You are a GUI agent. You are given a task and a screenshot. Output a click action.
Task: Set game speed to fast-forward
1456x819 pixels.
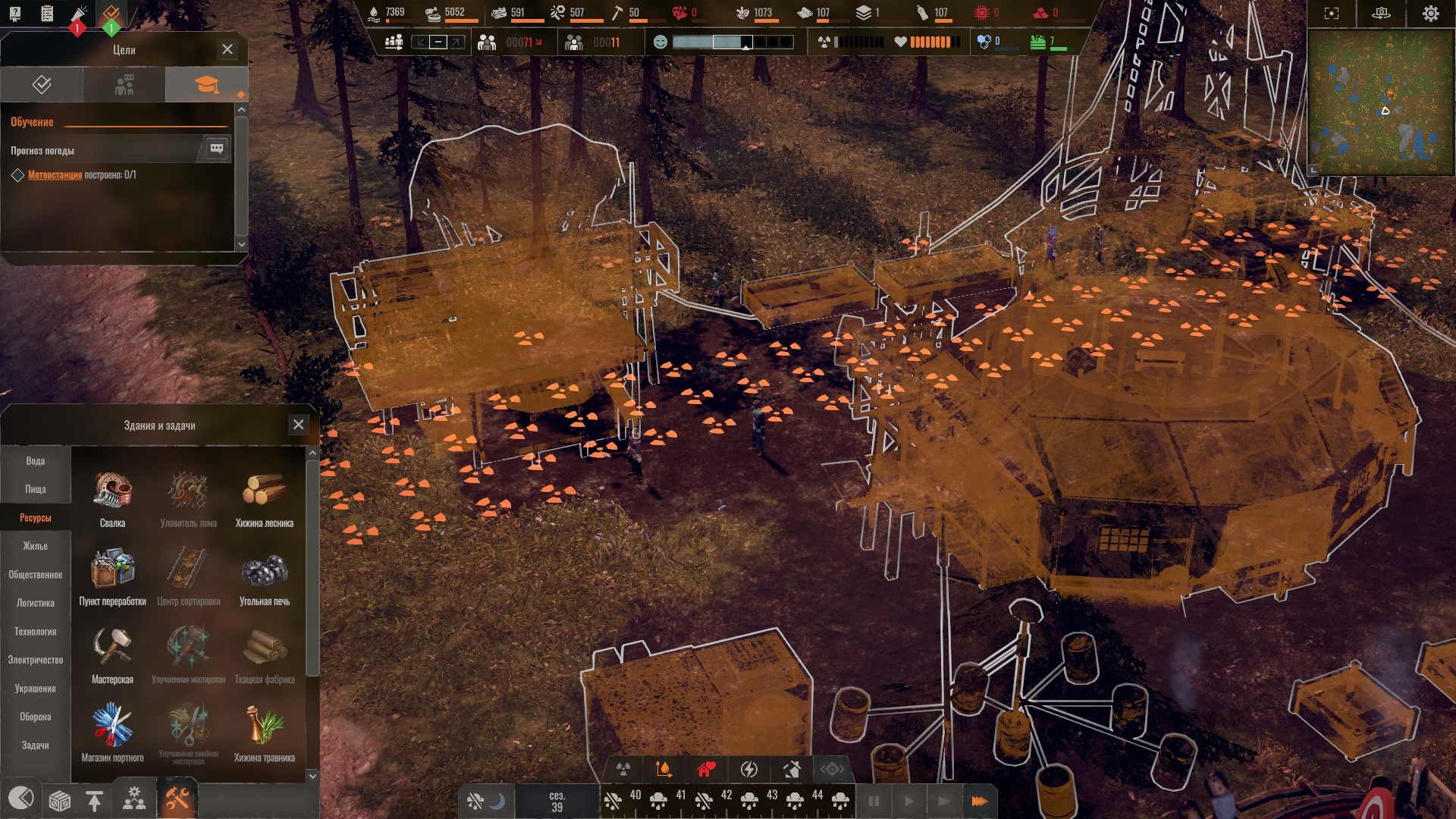[979, 801]
